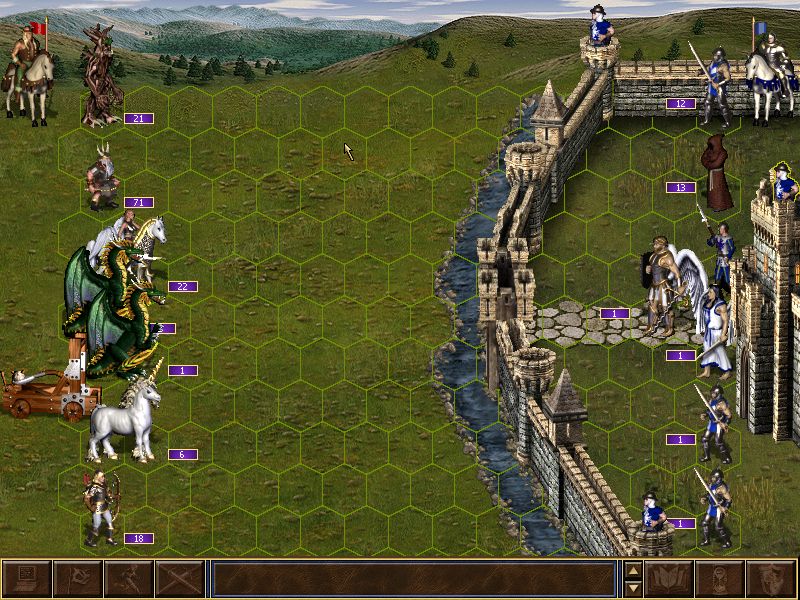This screenshot has height=600, width=800.
Task: Surrender the battle with the flag button
Action: click(x=77, y=579)
